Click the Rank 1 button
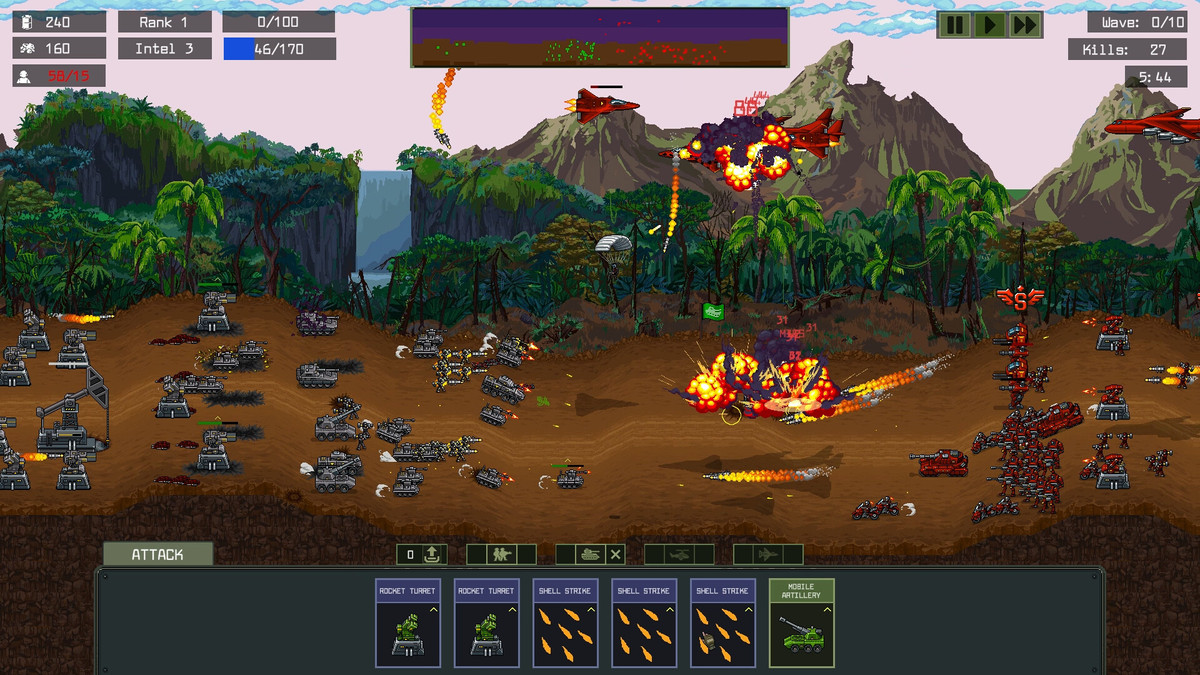 coord(165,22)
